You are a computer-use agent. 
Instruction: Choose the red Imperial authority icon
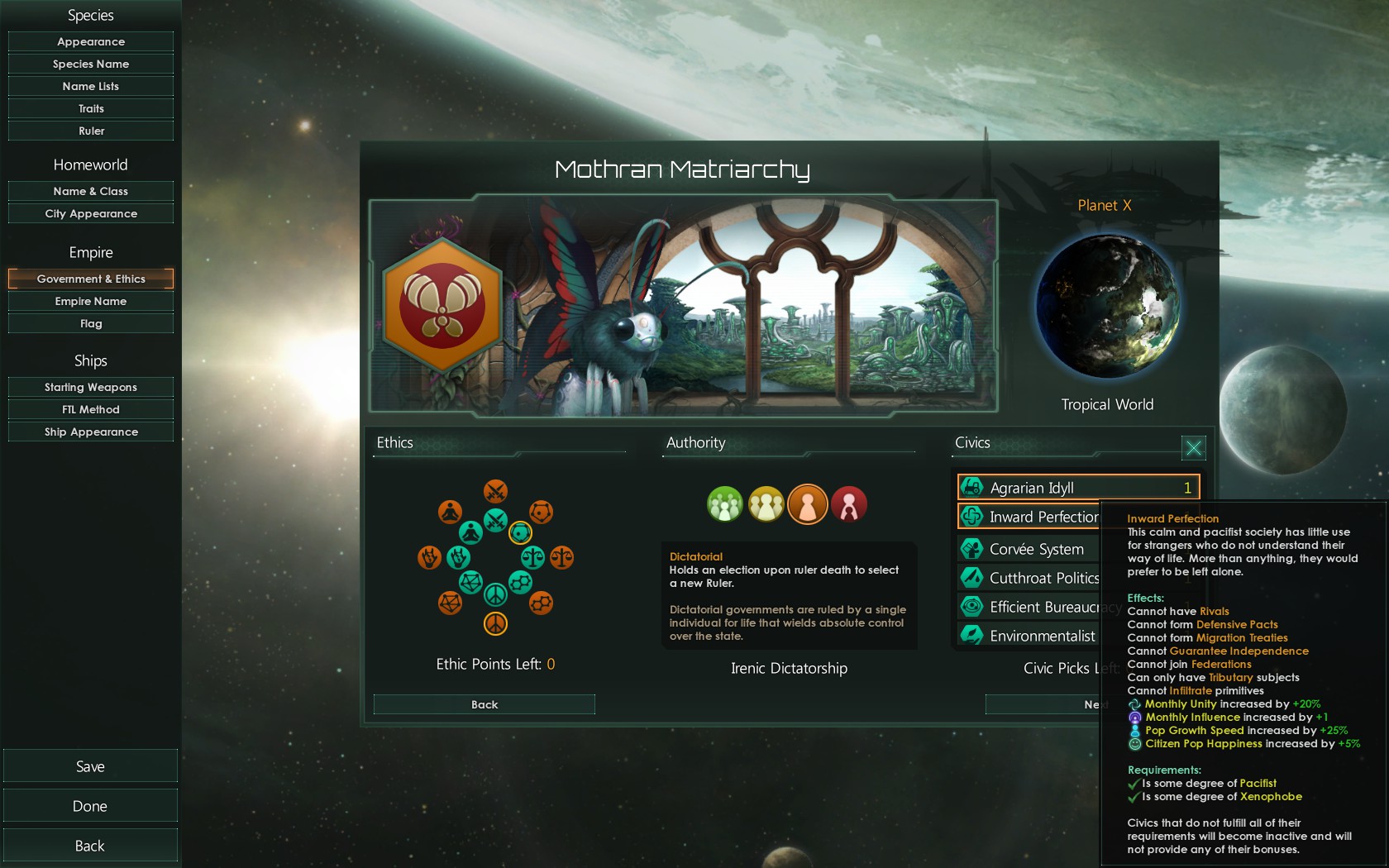pyautogui.click(x=849, y=504)
